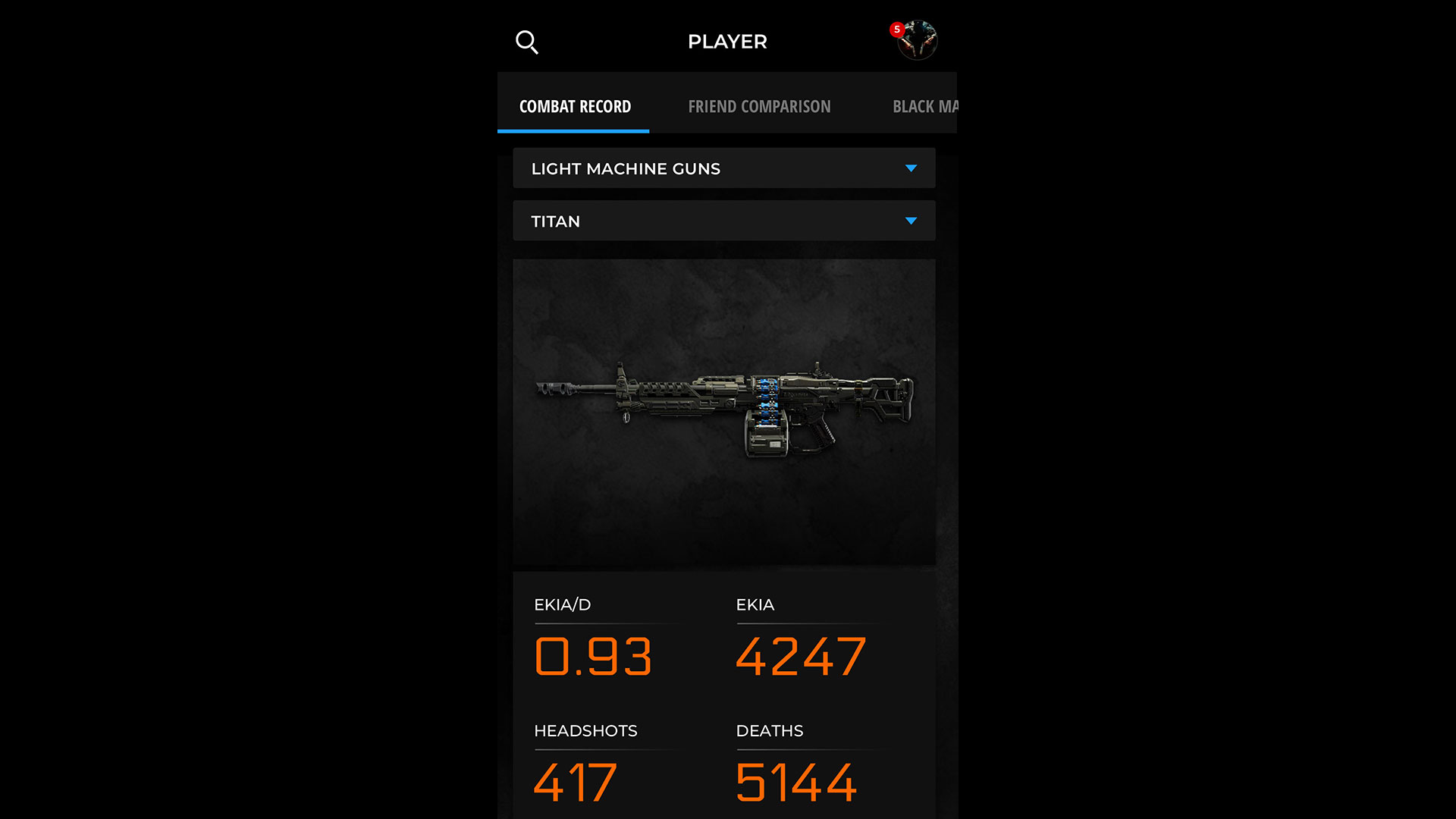Expand the LIGHT MACHINE GUNS category selector

pos(724,168)
